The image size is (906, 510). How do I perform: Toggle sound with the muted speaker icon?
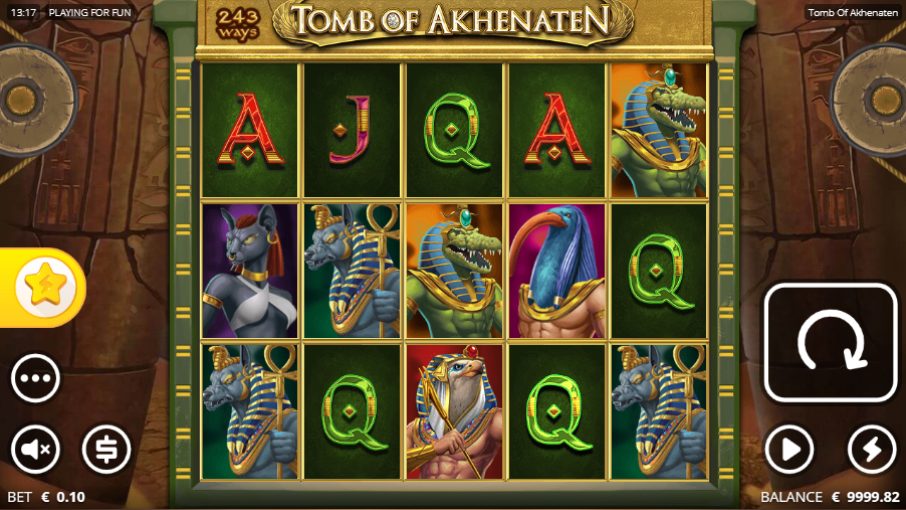coord(36,450)
